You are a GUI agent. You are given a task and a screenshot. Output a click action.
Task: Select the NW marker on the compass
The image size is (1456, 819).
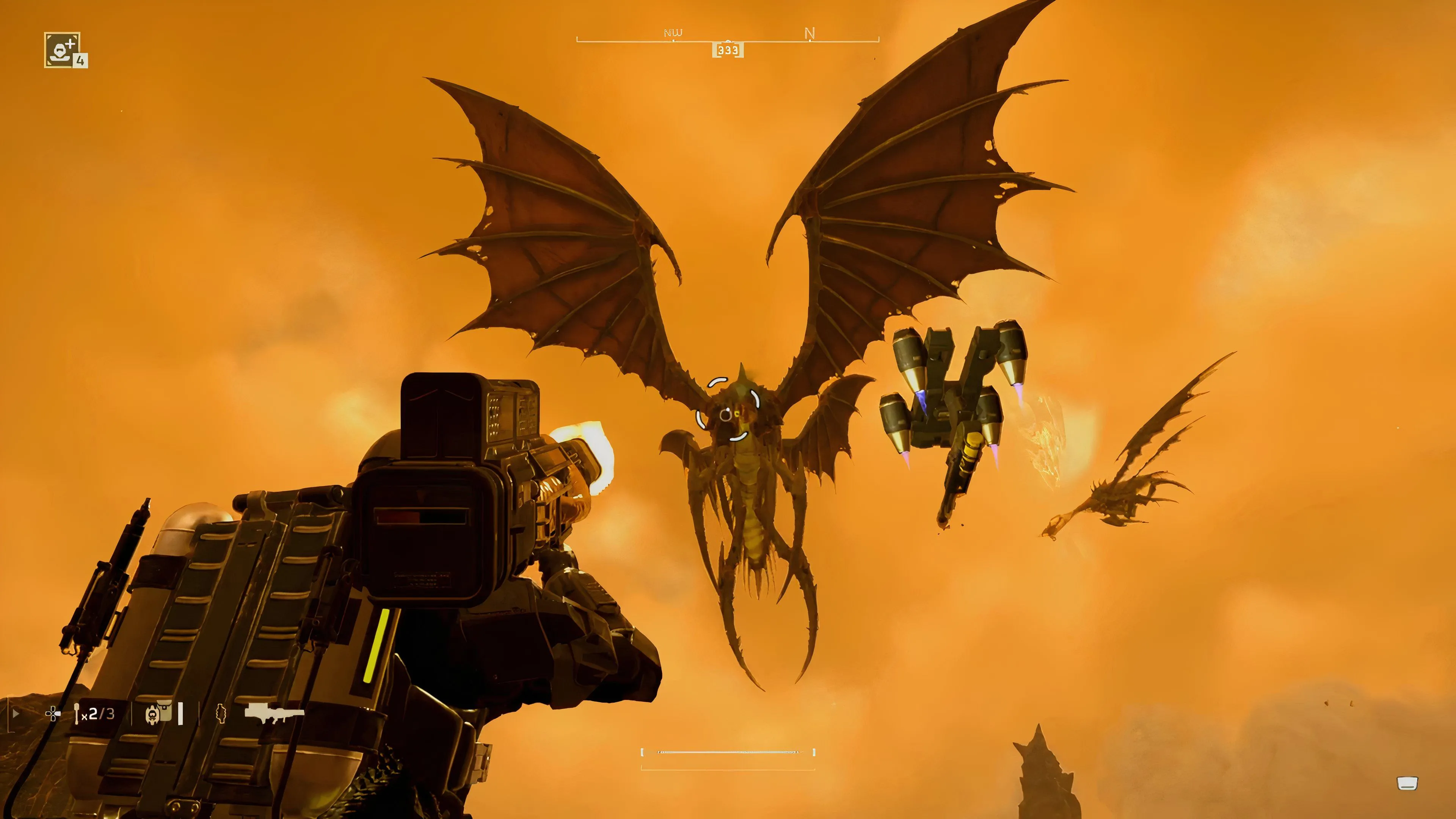coord(673,33)
